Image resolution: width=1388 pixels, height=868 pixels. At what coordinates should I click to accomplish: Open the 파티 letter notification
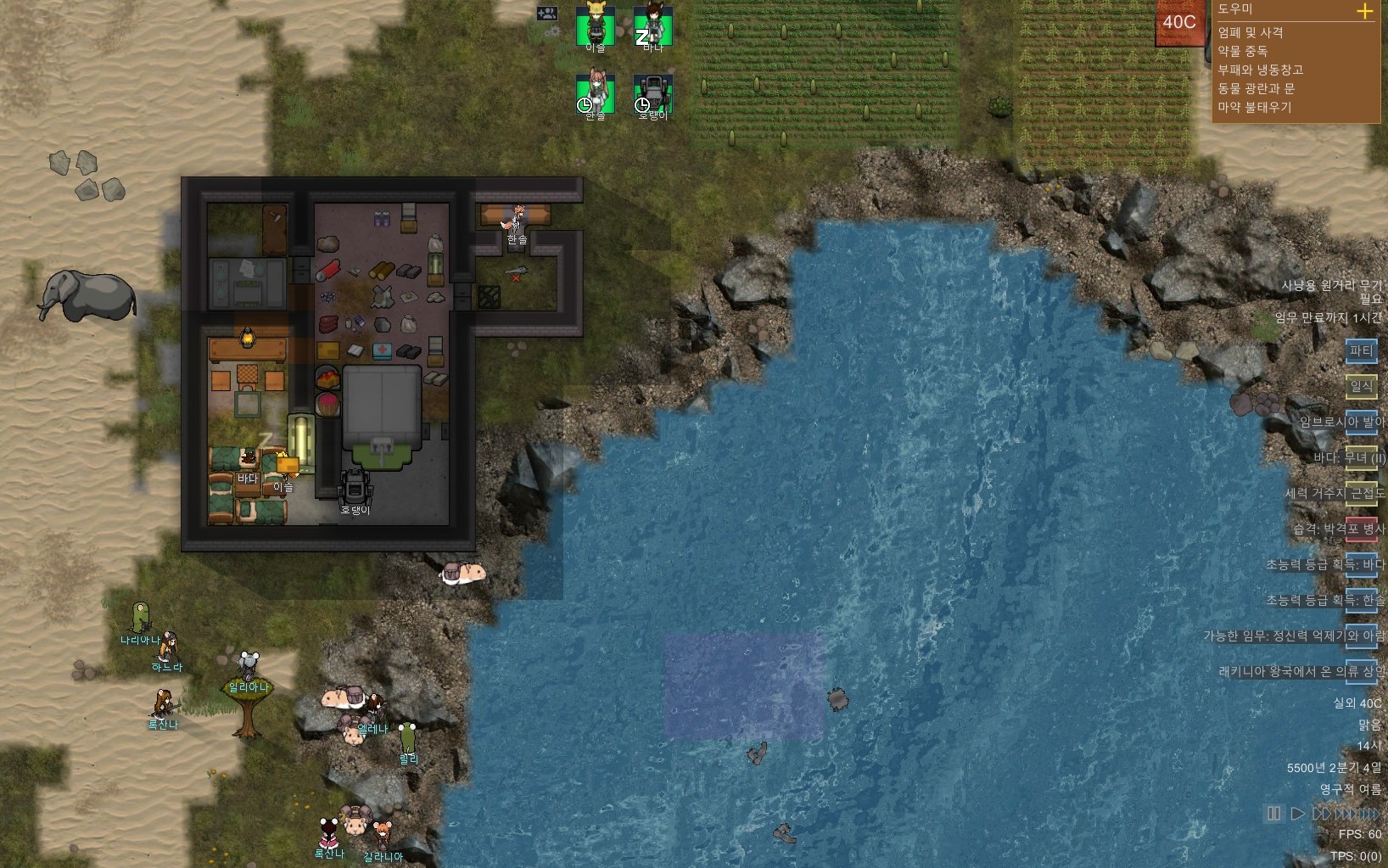(1361, 350)
